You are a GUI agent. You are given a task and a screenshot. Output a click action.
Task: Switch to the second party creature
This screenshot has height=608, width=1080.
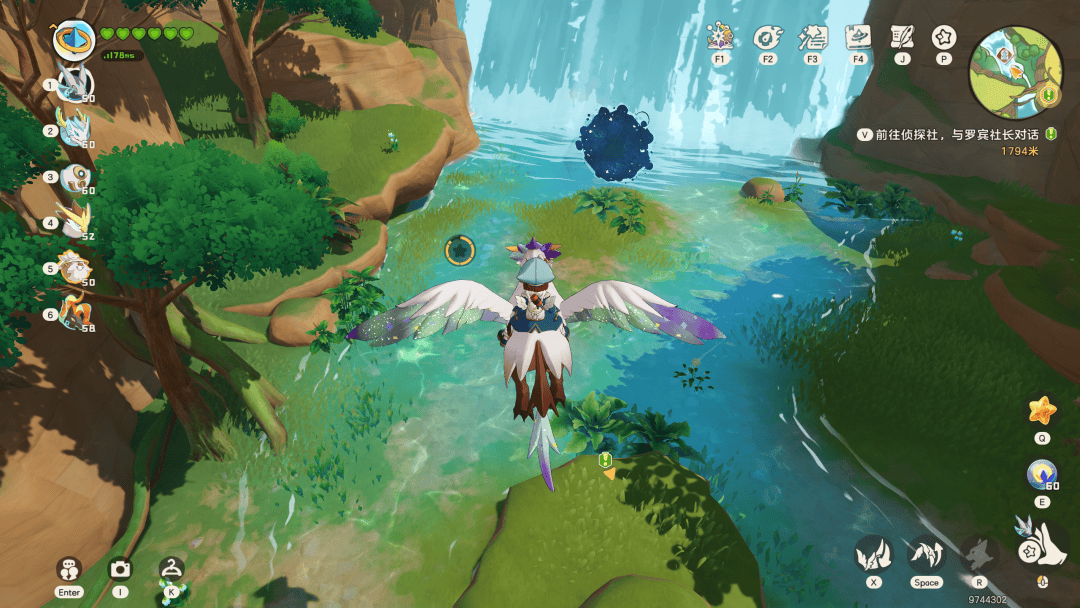[74, 130]
